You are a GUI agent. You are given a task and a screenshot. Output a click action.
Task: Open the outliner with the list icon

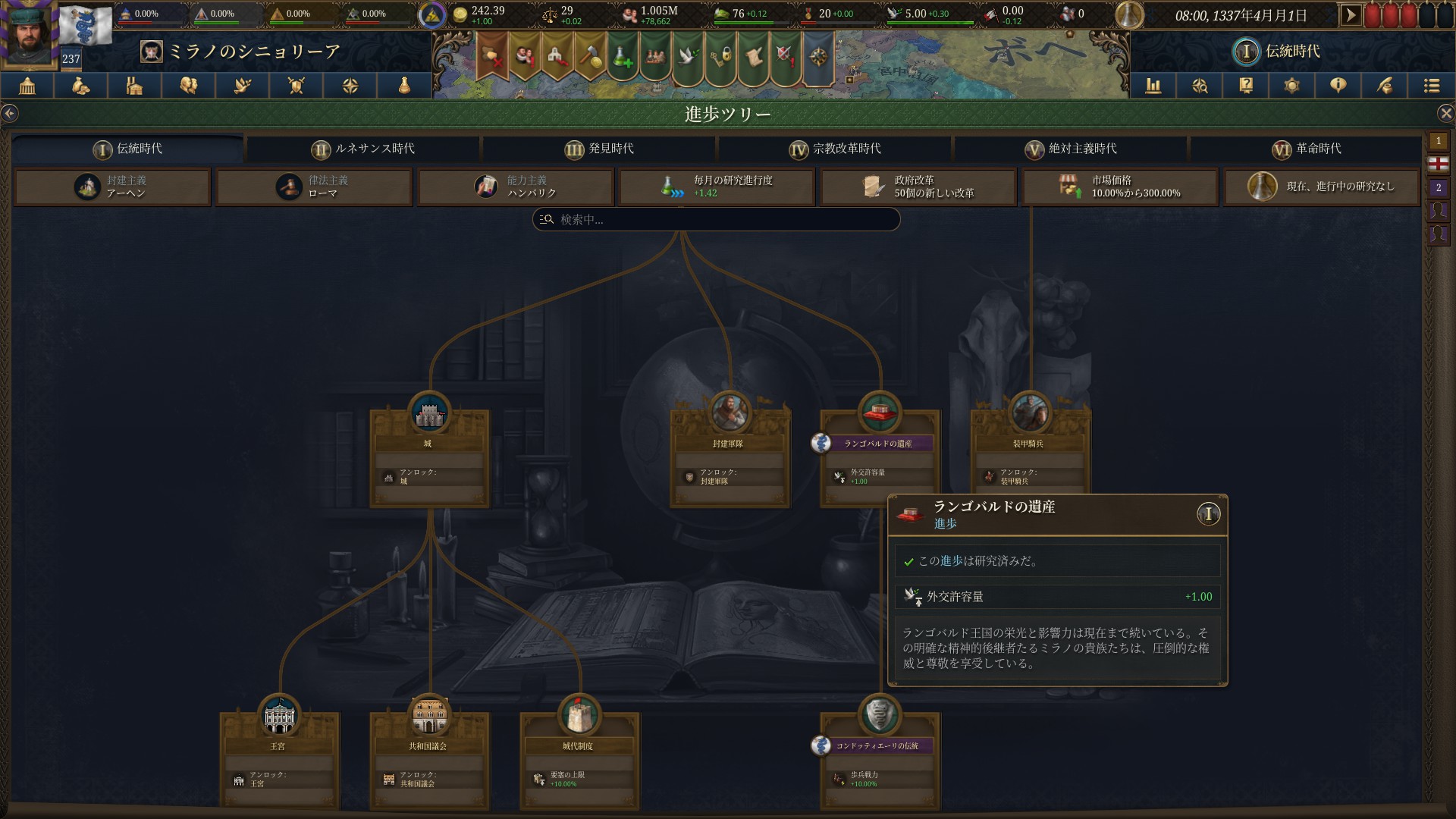[x=1431, y=86]
